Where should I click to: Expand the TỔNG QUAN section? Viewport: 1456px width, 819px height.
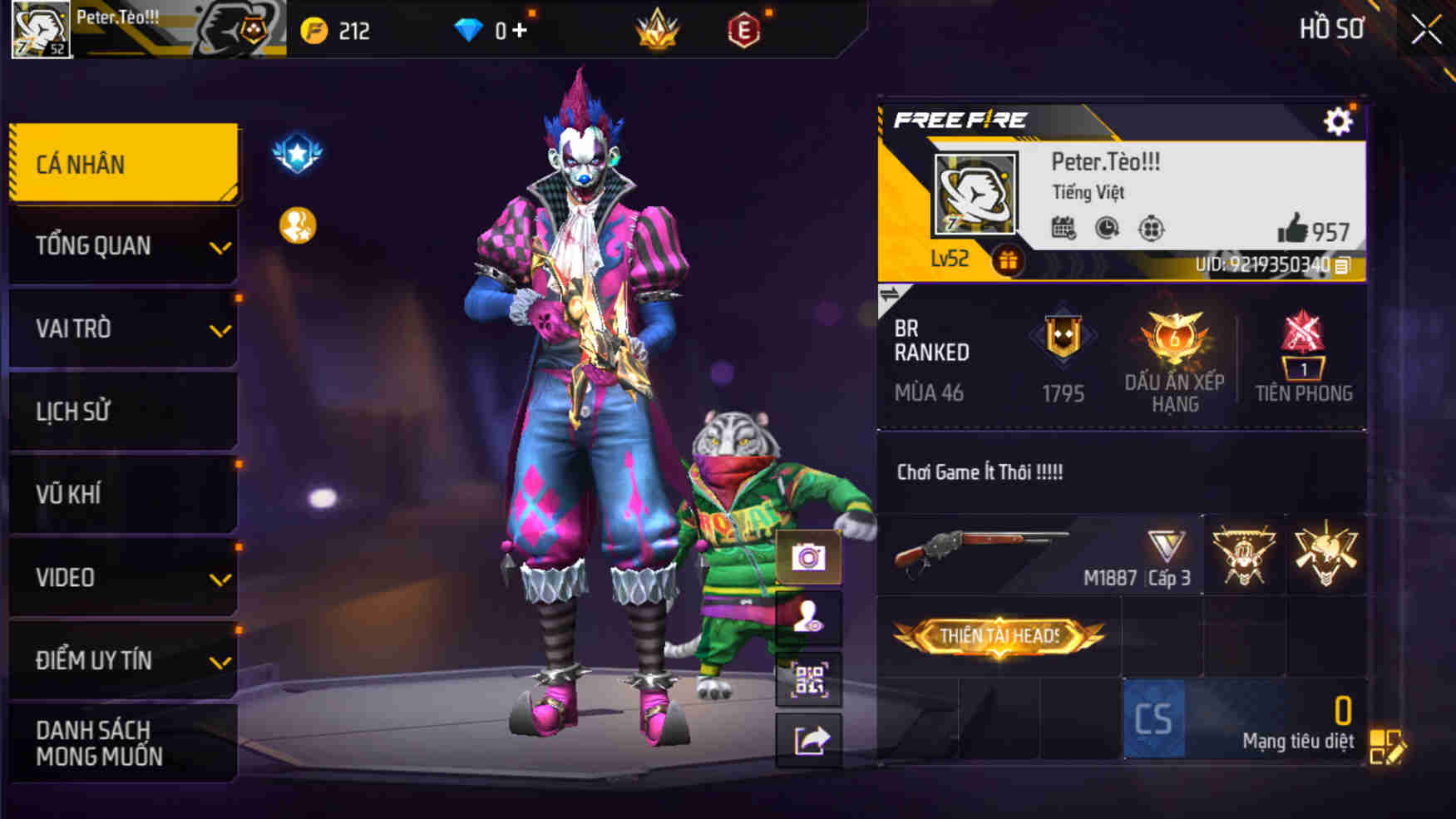pyautogui.click(x=121, y=245)
